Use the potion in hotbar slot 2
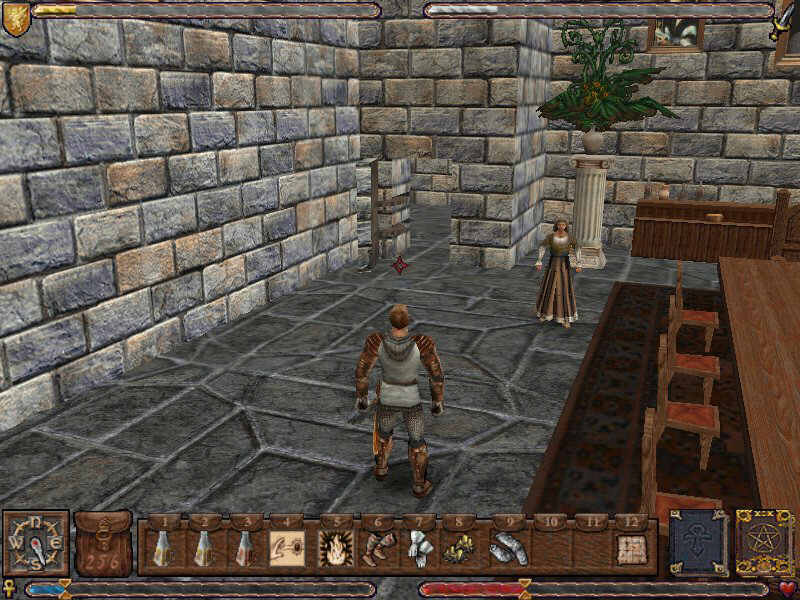 [202, 548]
